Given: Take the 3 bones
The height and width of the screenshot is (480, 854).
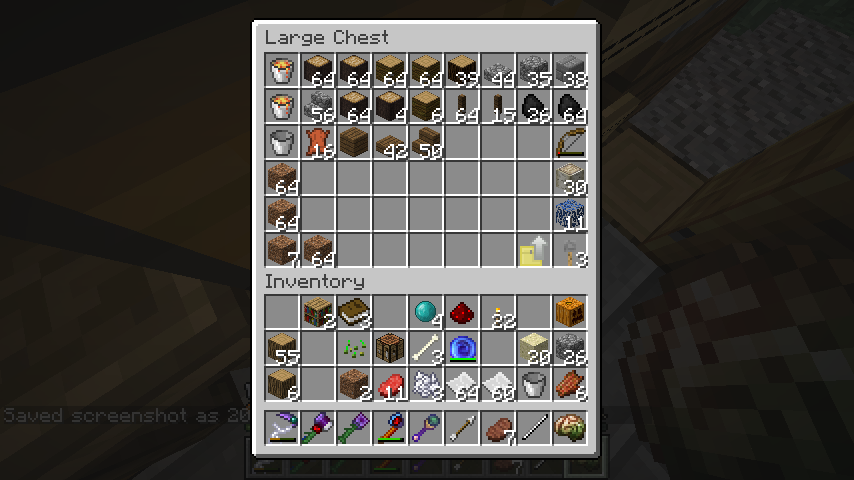Looking at the screenshot, I should point(425,348).
